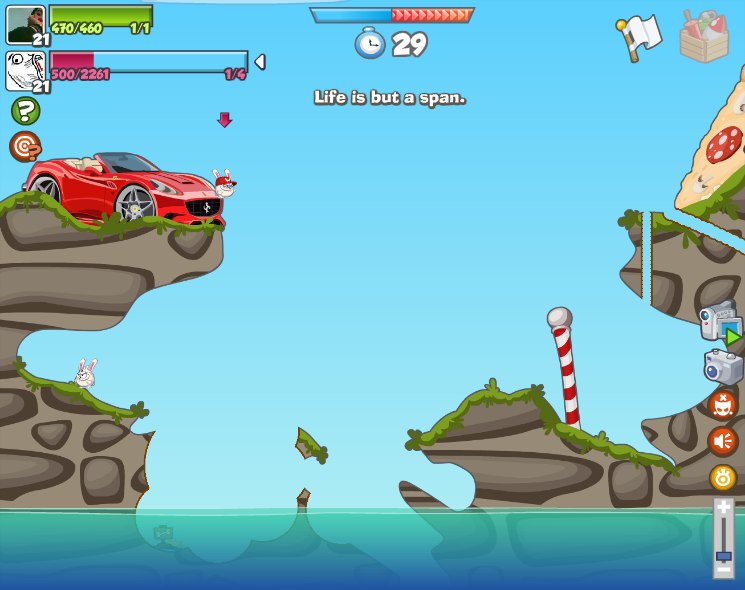Click the orange target hint icon

pos(25,147)
